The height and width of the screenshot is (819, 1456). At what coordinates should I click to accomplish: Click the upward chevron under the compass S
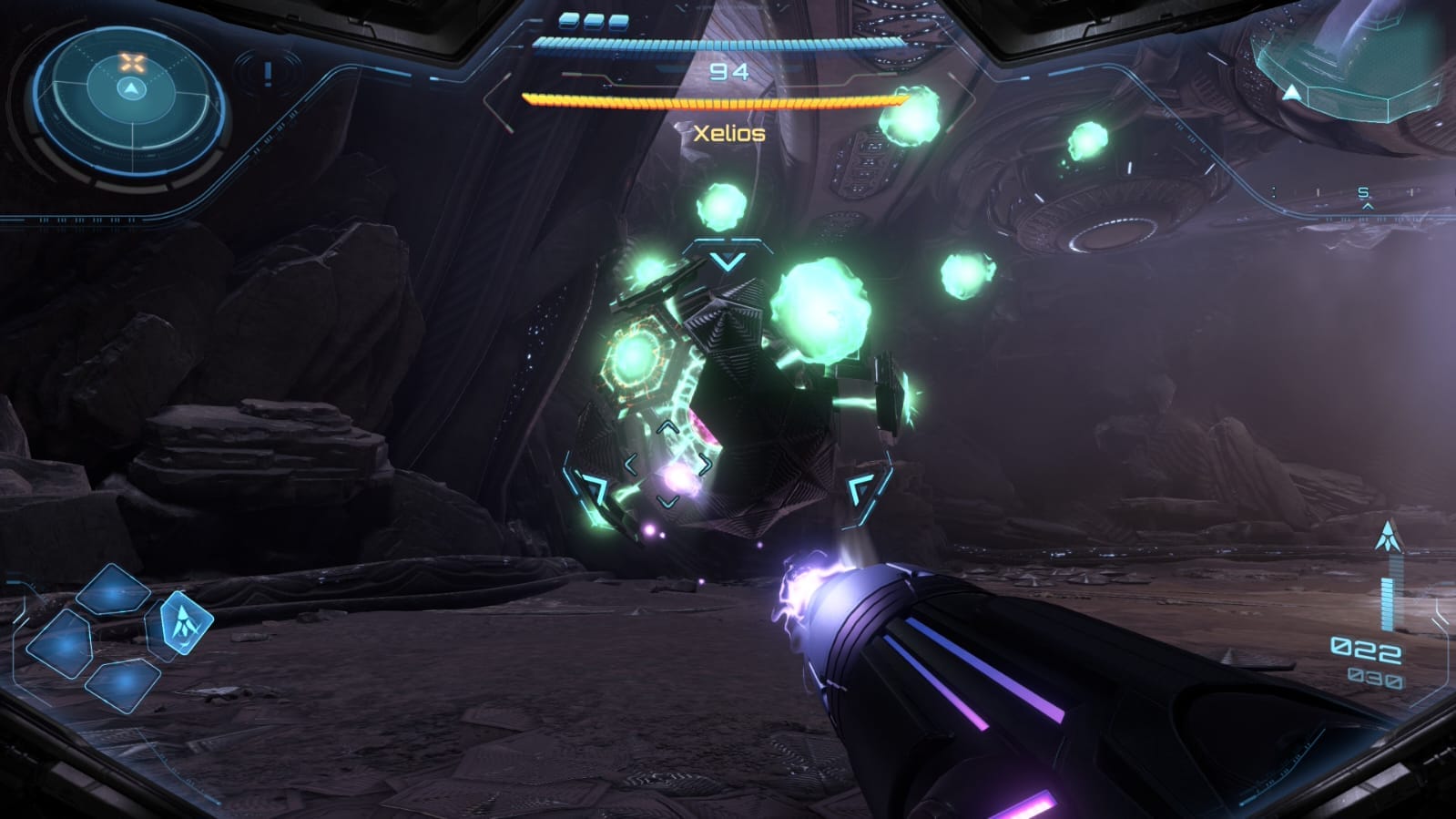coord(1368,208)
